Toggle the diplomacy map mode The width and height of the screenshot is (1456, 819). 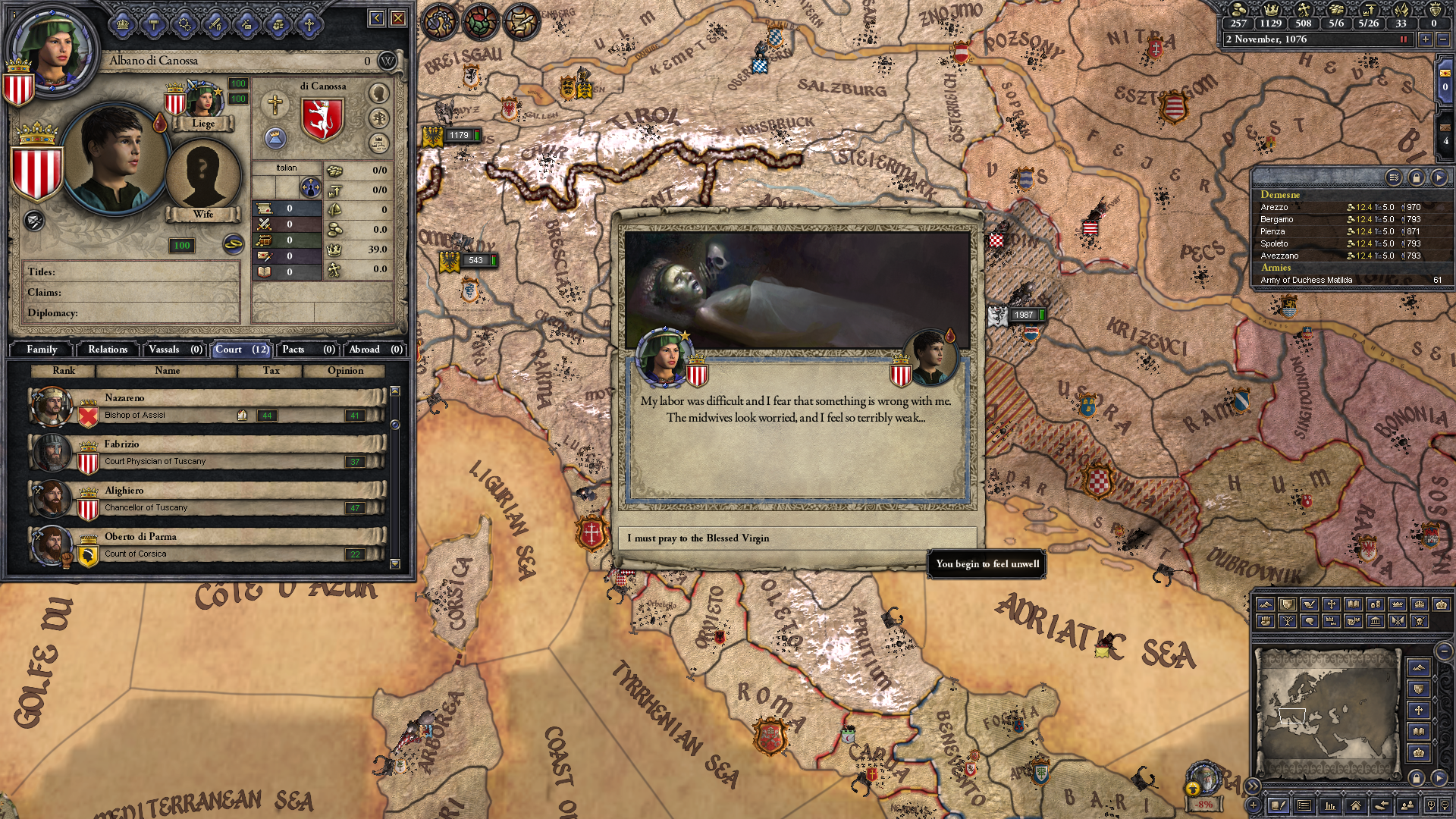click(x=1310, y=605)
